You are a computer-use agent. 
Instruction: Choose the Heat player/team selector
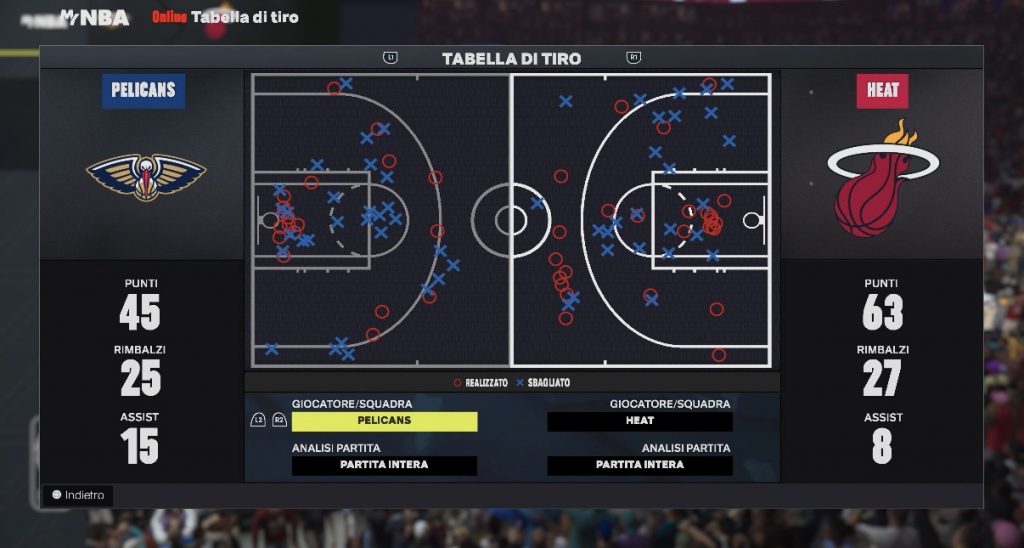pos(640,421)
